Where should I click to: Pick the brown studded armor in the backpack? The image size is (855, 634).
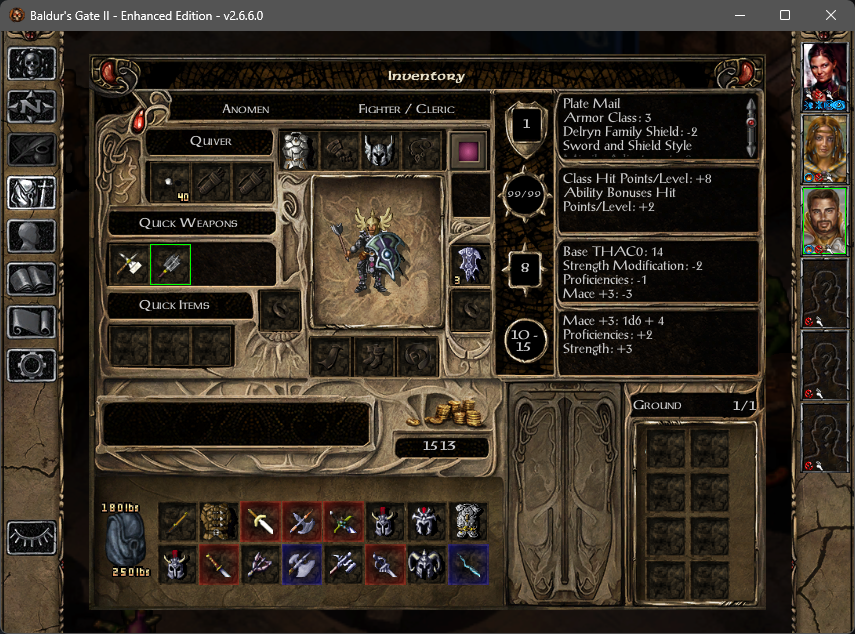(219, 522)
